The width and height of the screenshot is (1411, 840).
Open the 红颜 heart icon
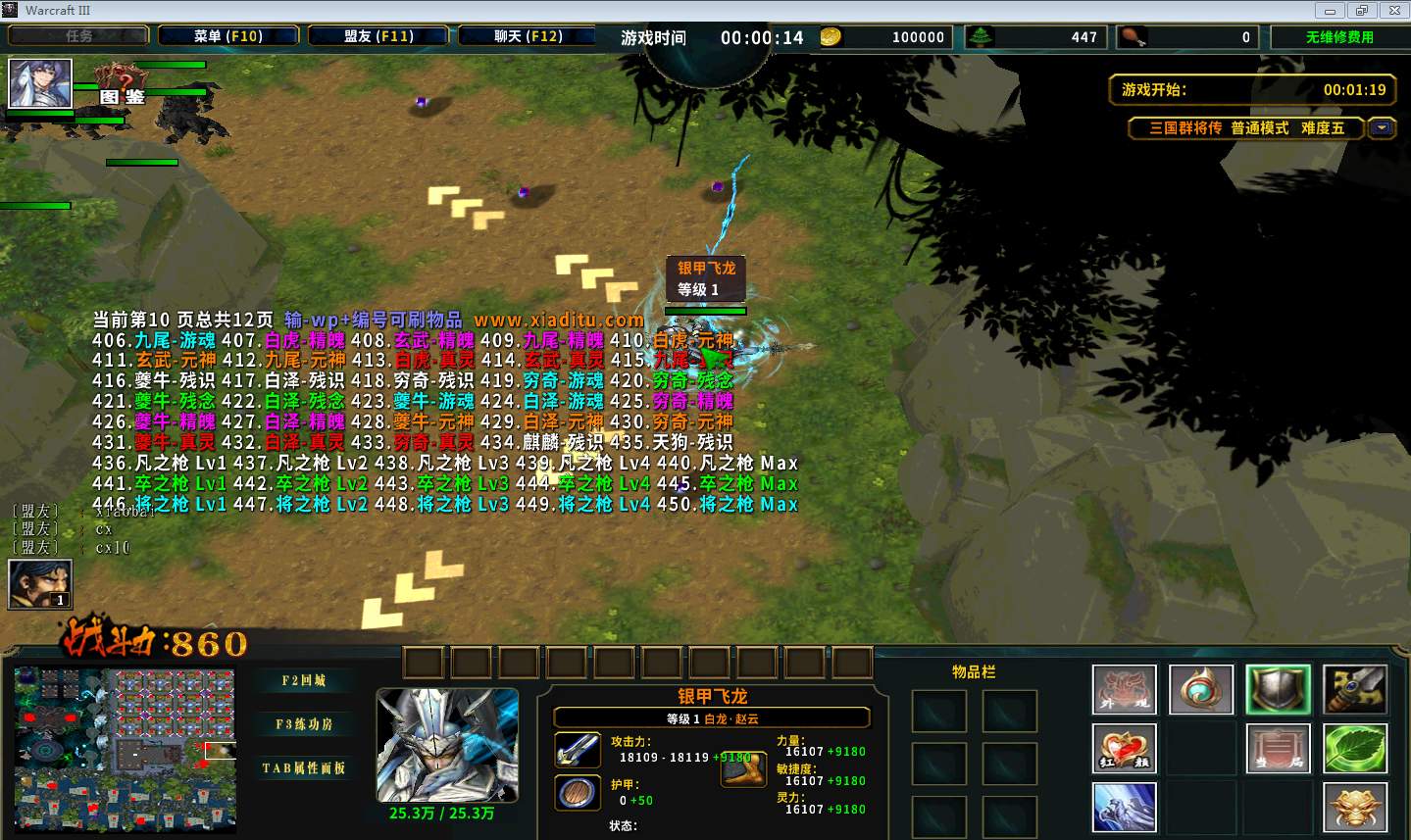pyautogui.click(x=1124, y=749)
